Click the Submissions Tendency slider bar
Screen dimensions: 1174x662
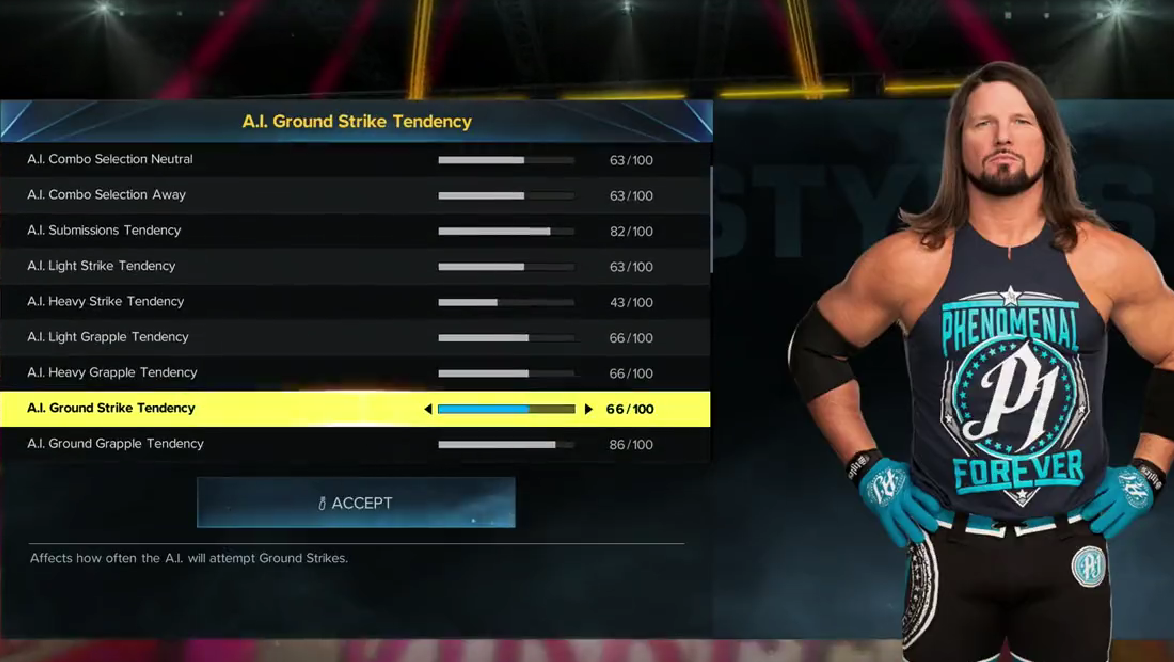pos(506,231)
